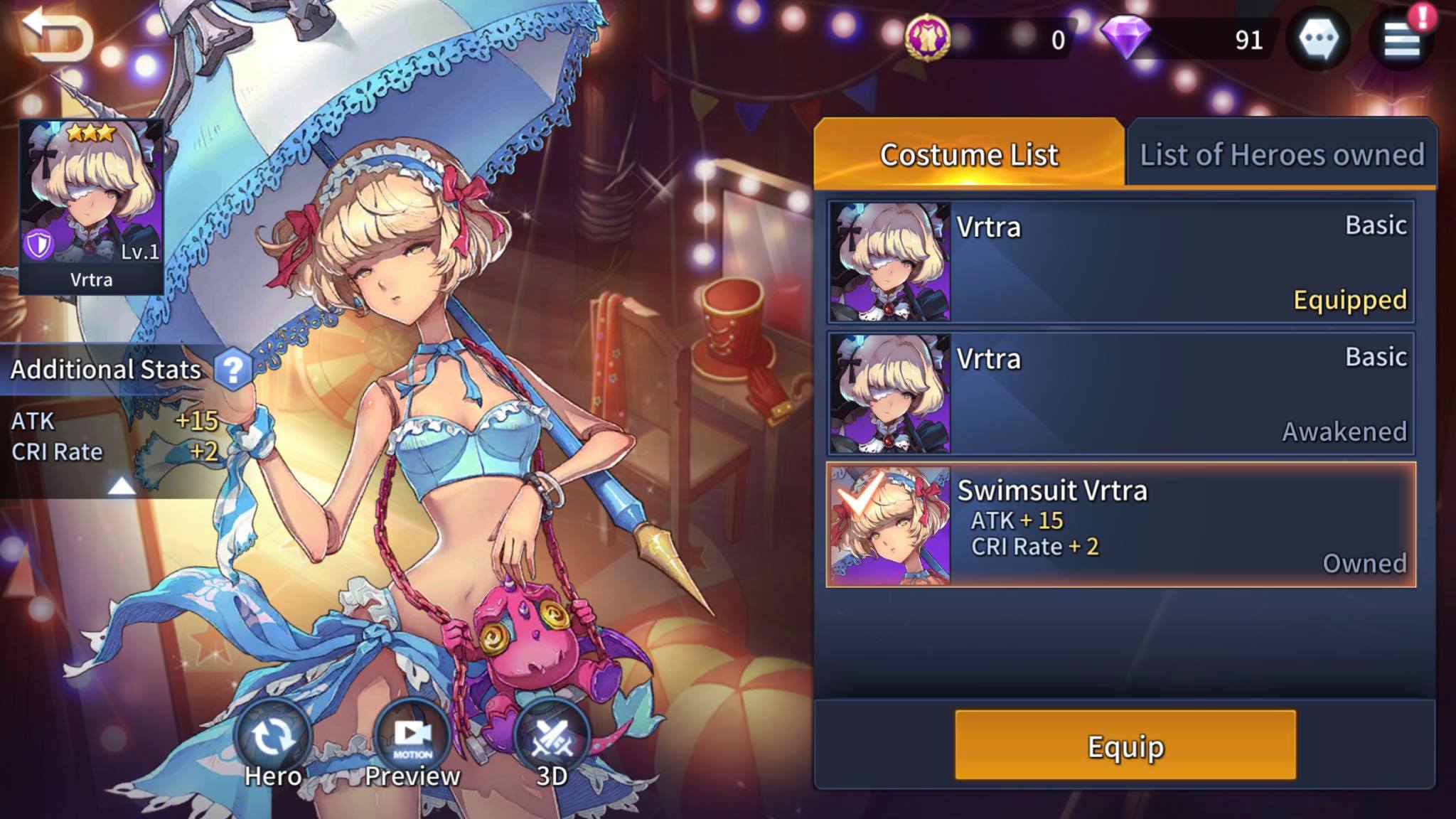The height and width of the screenshot is (819, 1456).
Task: Select the Awakened Basic Vrtra costume
Action: coord(1120,393)
